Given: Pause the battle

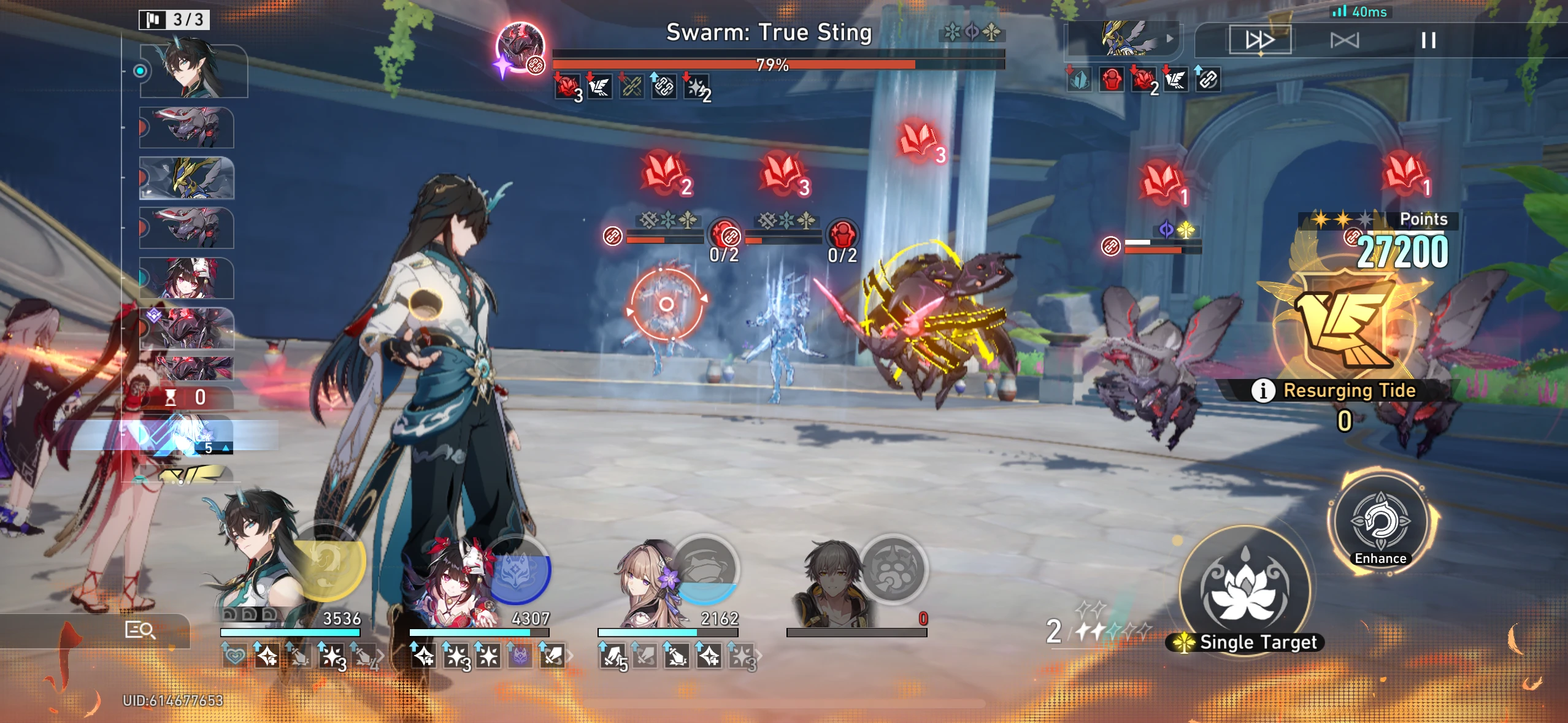Looking at the screenshot, I should pos(1429,40).
